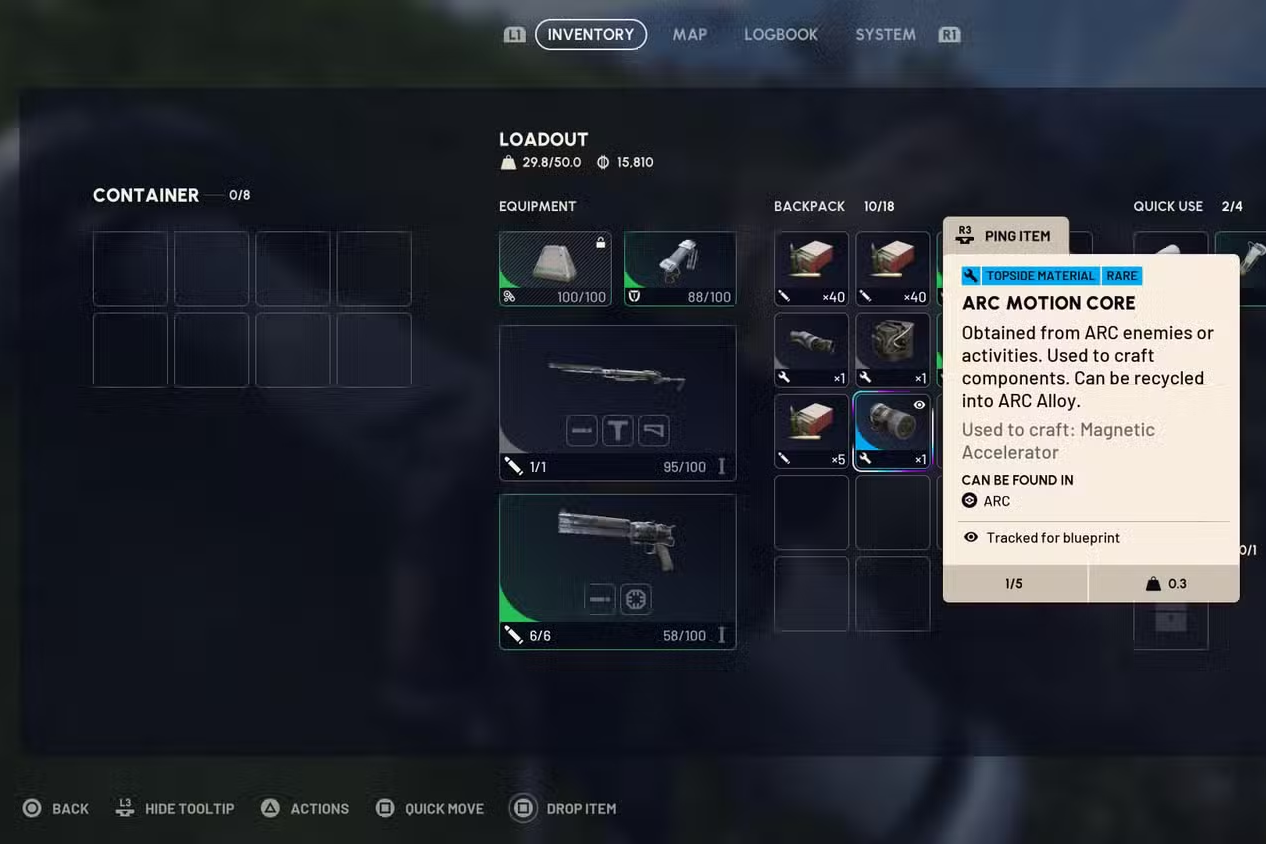Go to the System tab
The height and width of the screenshot is (844, 1266).
[885, 34]
